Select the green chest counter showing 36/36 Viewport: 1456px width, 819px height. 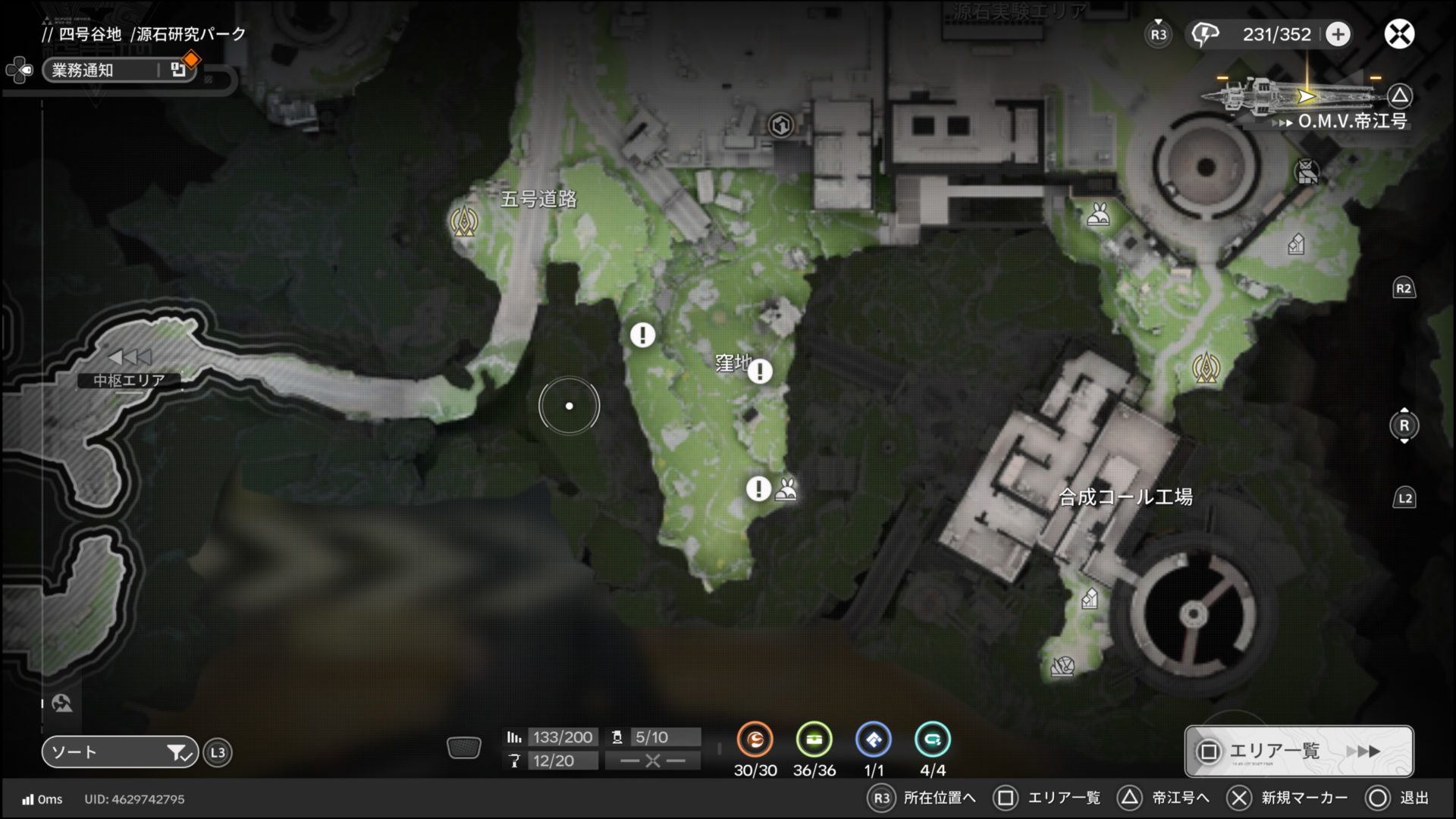(x=814, y=740)
